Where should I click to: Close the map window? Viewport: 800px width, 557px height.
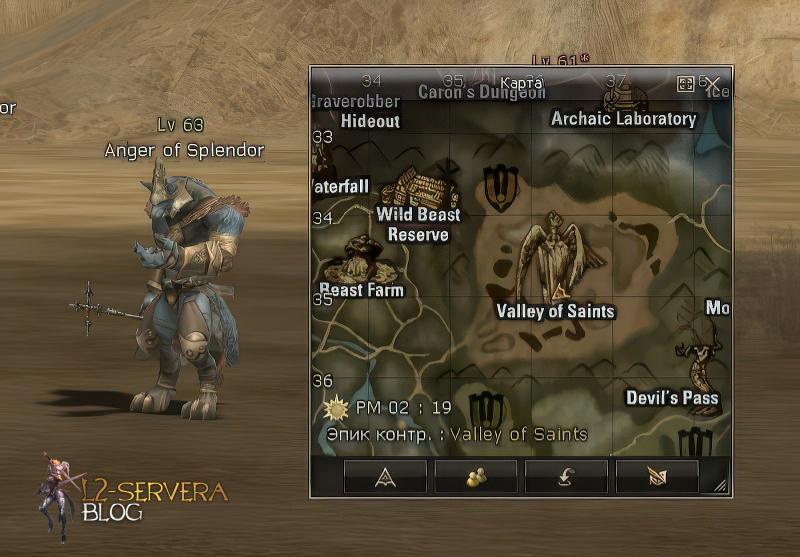713,83
